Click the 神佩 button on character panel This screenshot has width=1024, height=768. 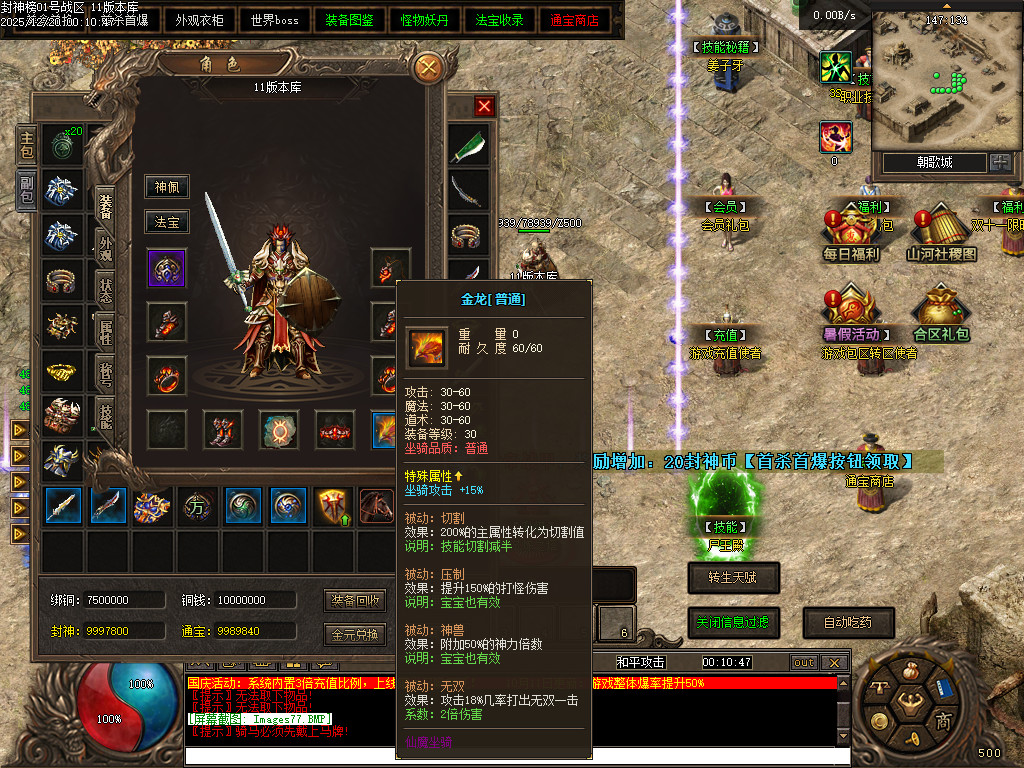point(166,187)
